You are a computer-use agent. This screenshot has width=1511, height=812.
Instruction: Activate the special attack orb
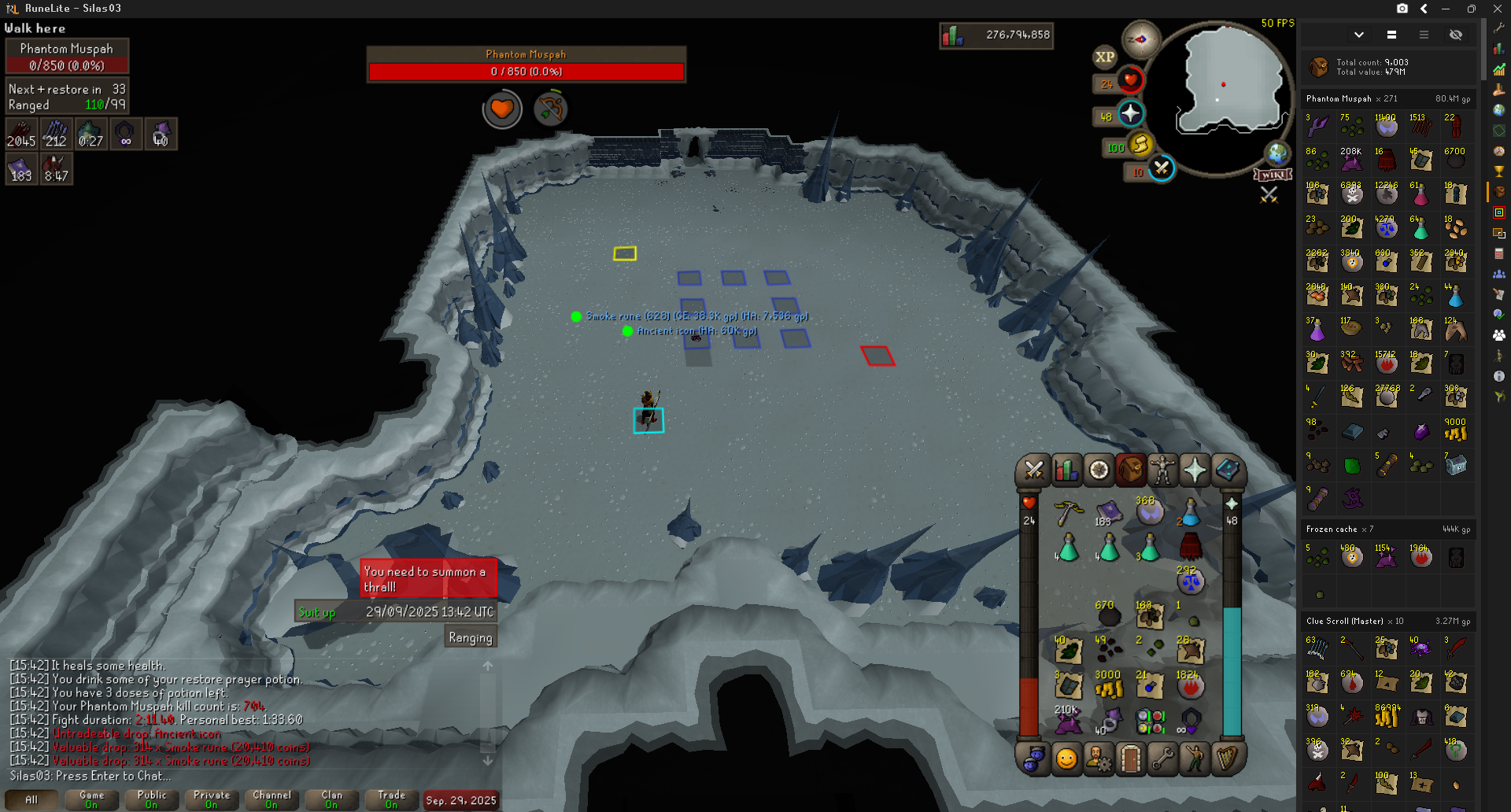coord(1162,168)
